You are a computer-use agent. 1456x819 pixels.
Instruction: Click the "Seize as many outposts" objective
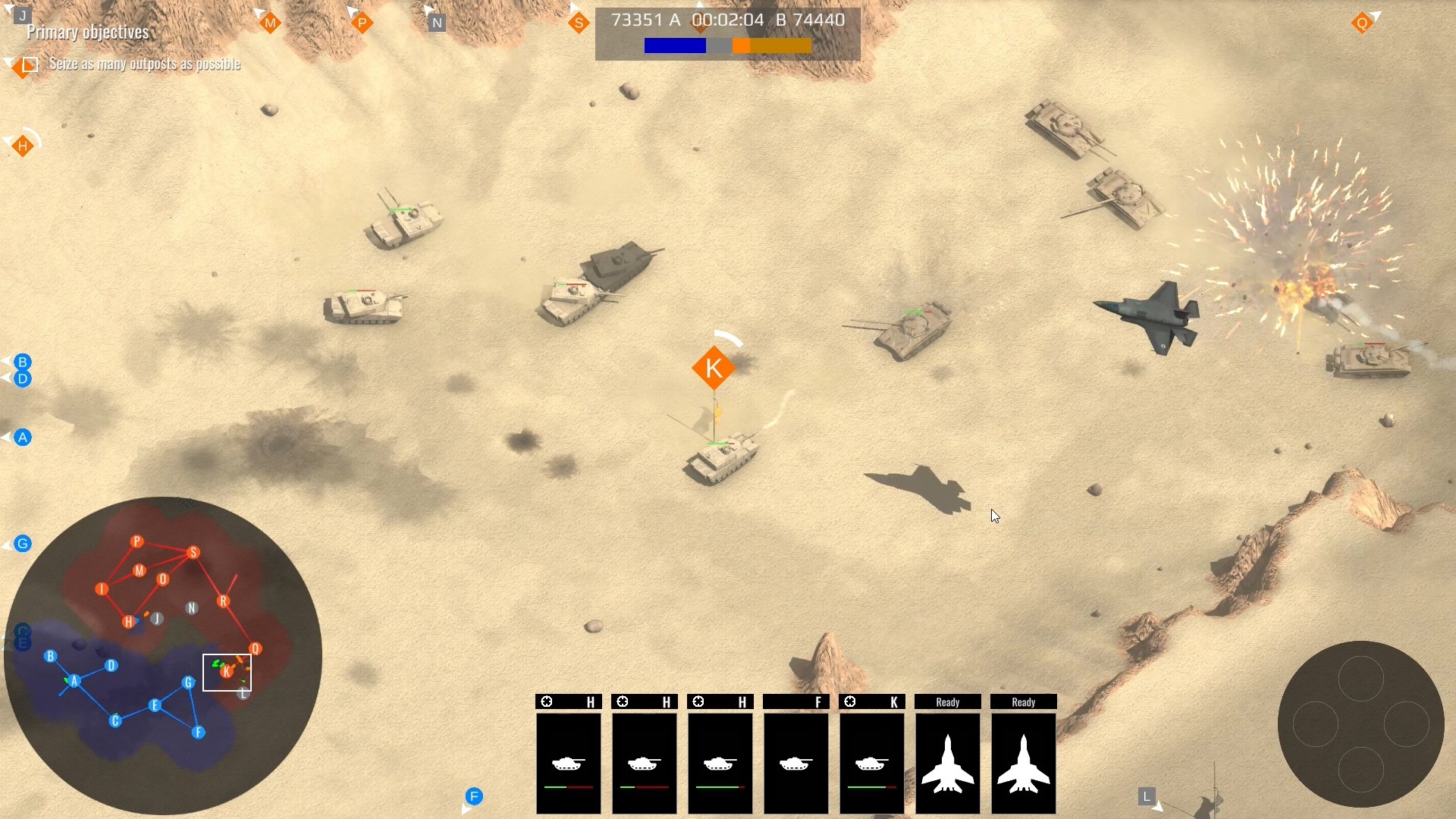click(x=144, y=64)
